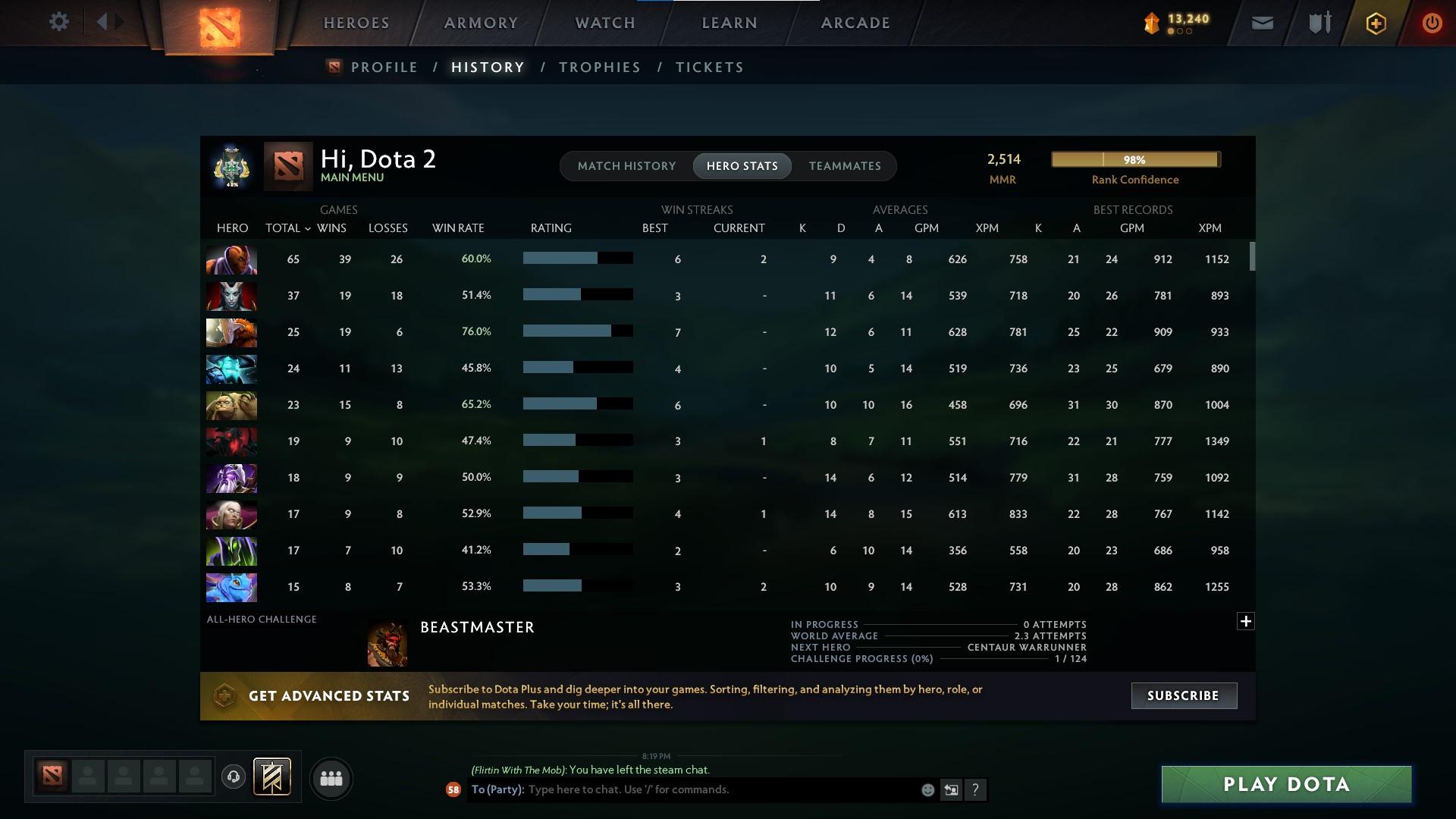Click the Dota Plus hexagon icon
Viewport: 1456px width, 819px height.
[1375, 23]
